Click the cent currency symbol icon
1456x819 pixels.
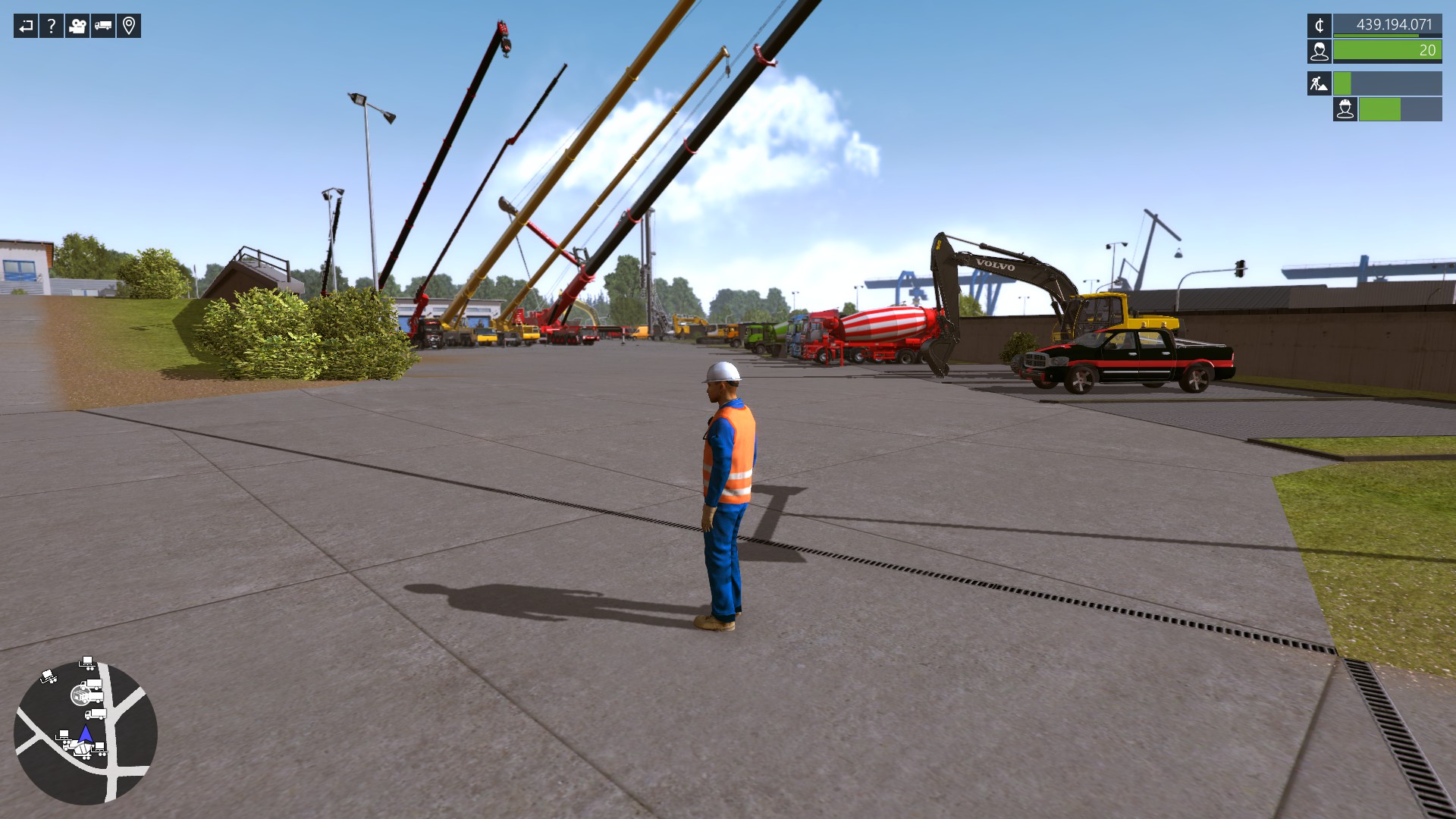1318,25
